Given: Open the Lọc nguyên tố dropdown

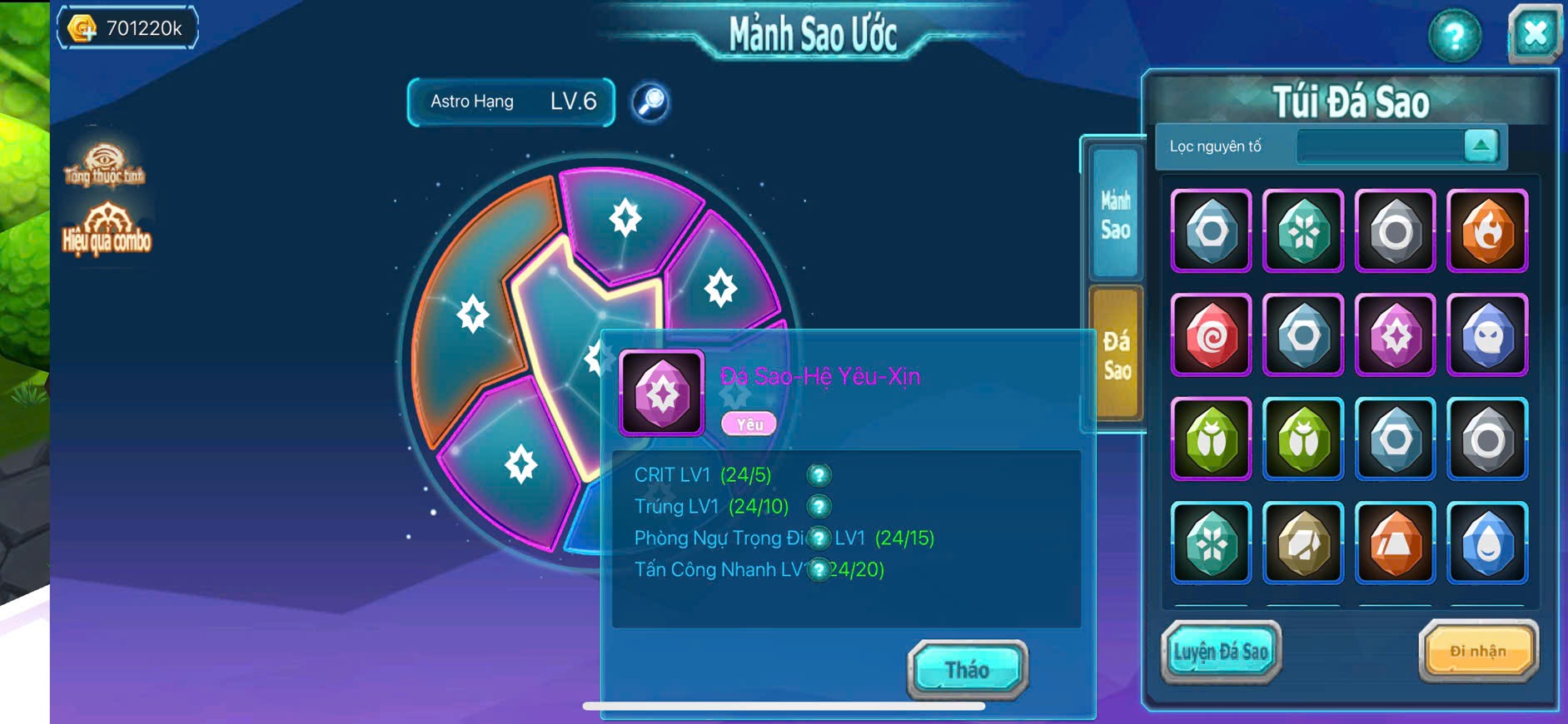Looking at the screenshot, I should 1481,146.
